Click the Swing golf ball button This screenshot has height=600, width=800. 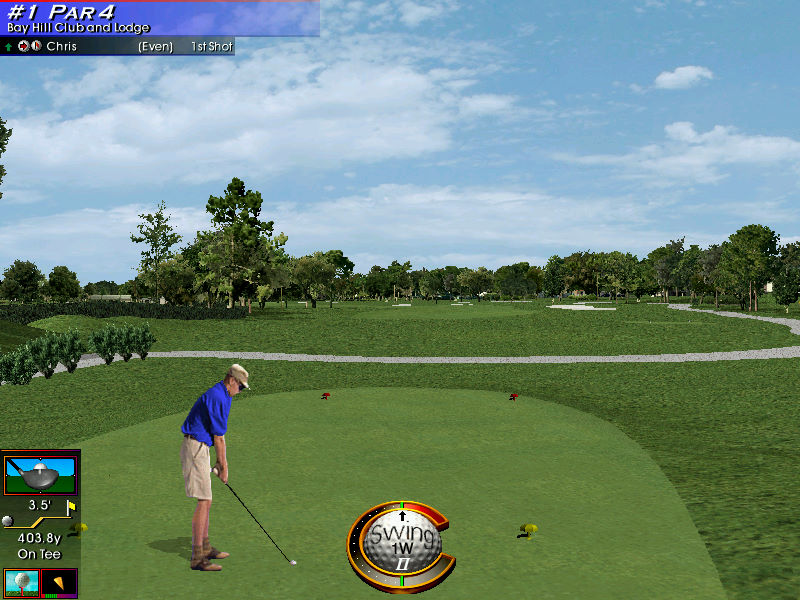point(402,542)
